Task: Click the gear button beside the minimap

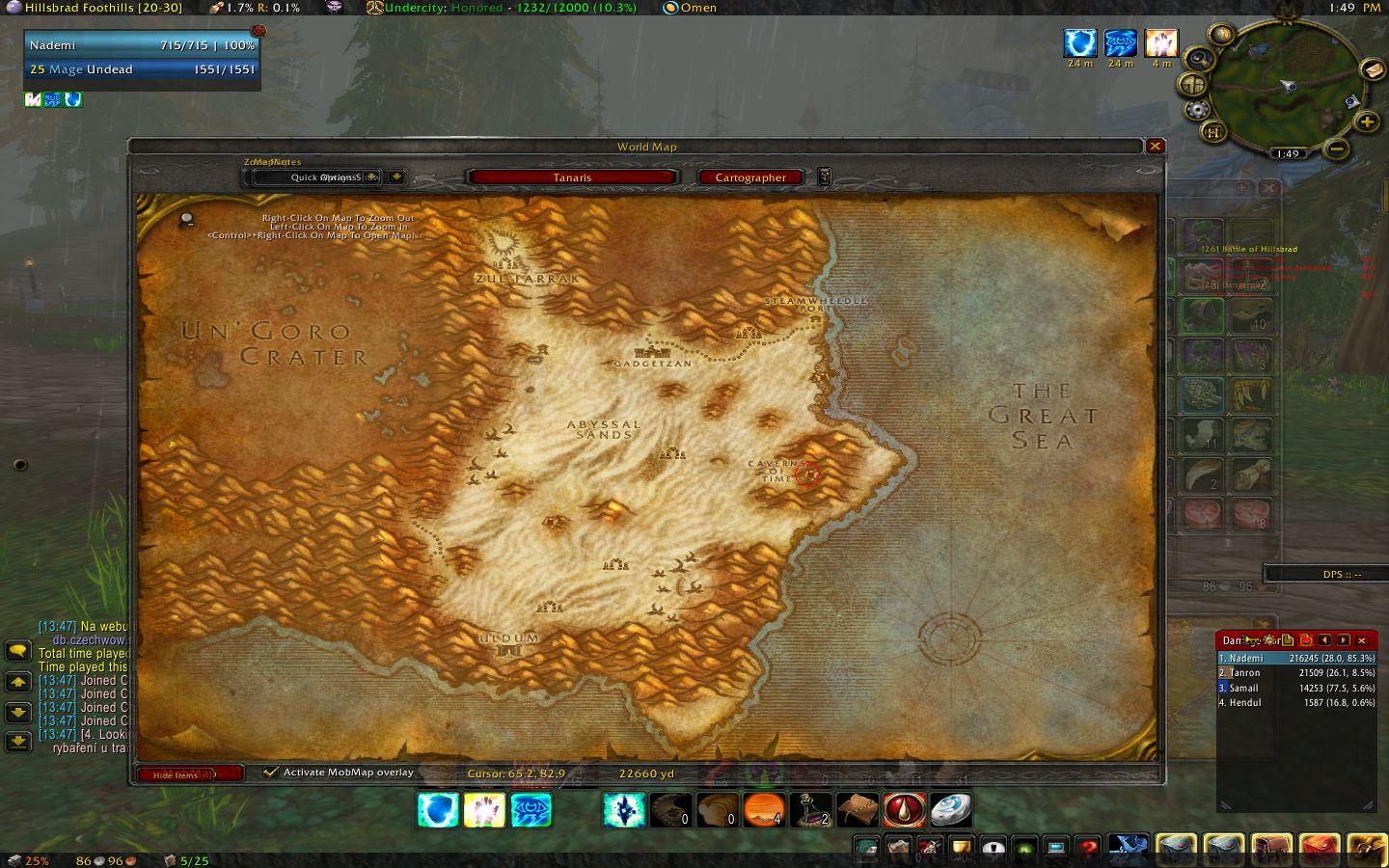Action: (1196, 109)
